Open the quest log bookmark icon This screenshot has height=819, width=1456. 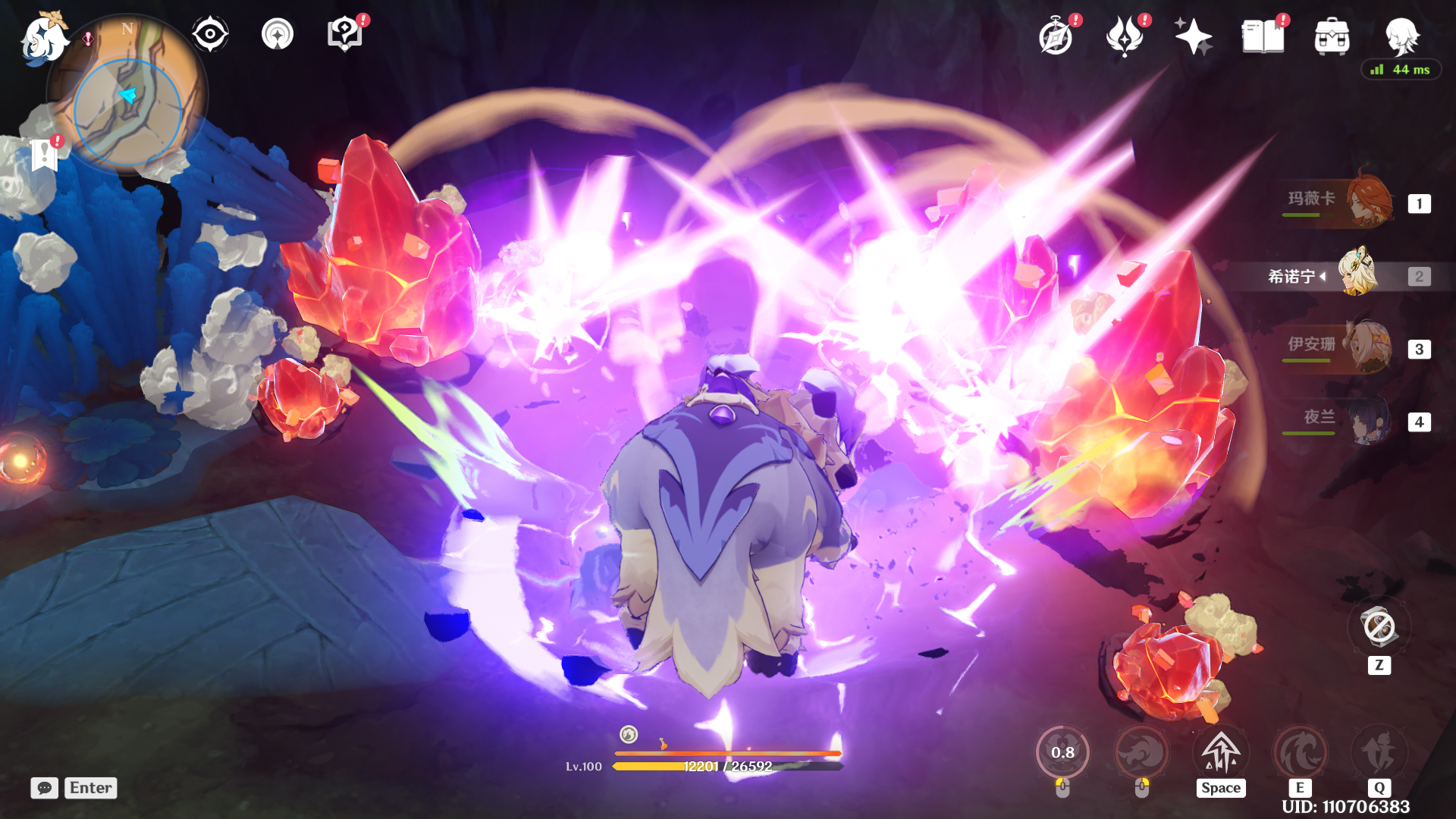point(44,155)
